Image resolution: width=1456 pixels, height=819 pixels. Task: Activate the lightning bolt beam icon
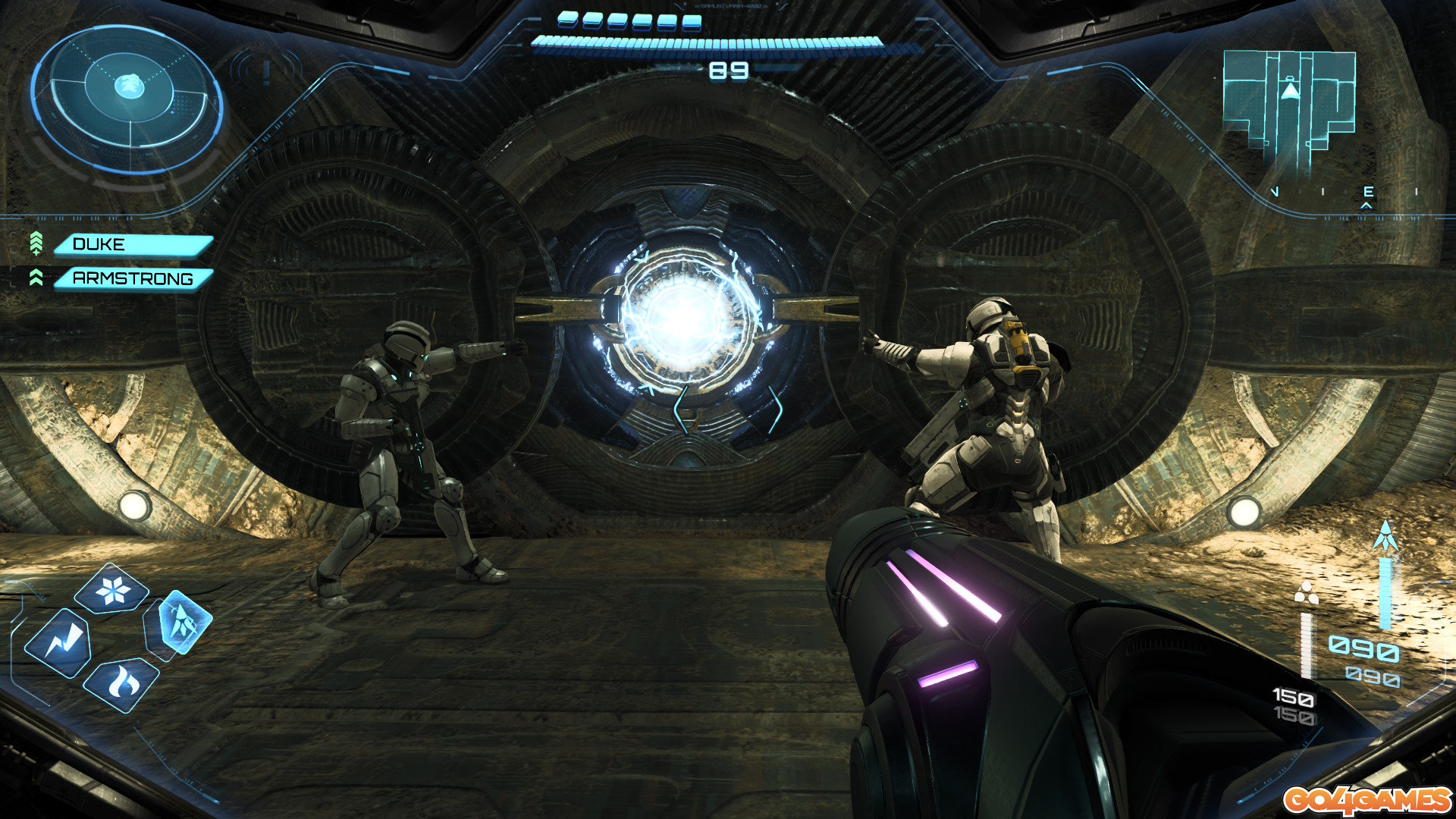coord(58,643)
